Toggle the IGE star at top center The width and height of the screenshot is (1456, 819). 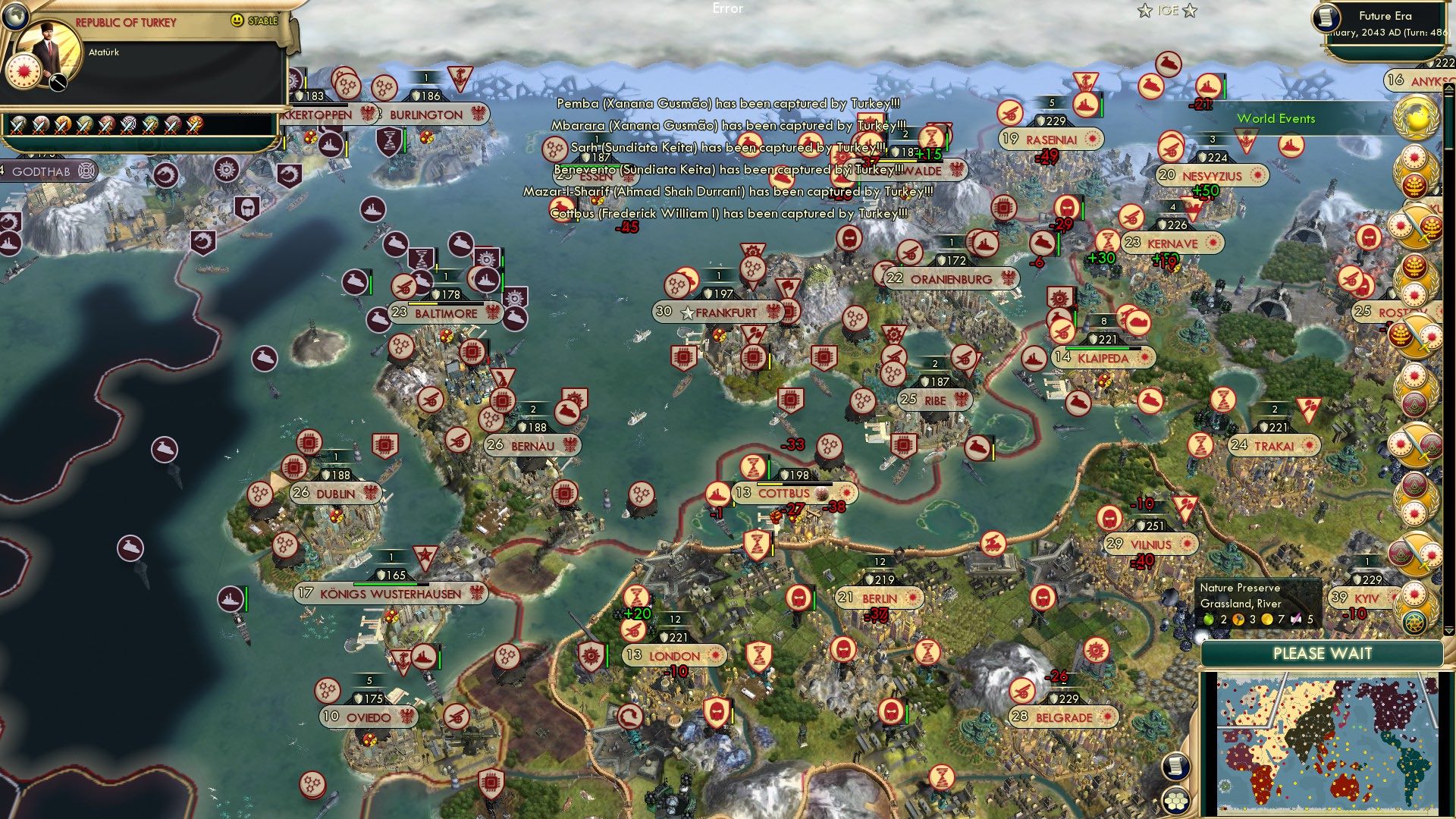[1143, 11]
